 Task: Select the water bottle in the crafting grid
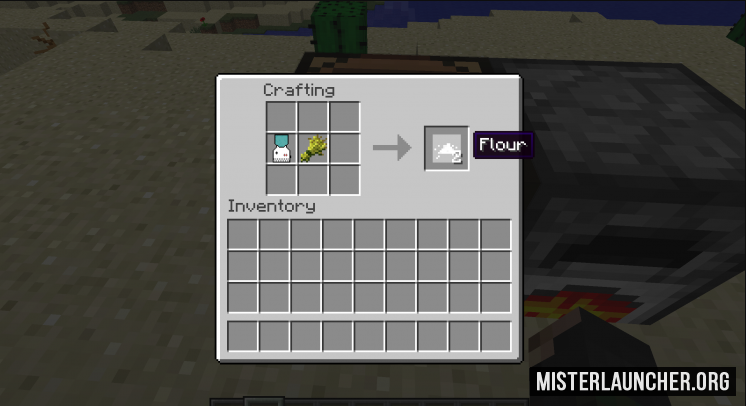coord(281,149)
